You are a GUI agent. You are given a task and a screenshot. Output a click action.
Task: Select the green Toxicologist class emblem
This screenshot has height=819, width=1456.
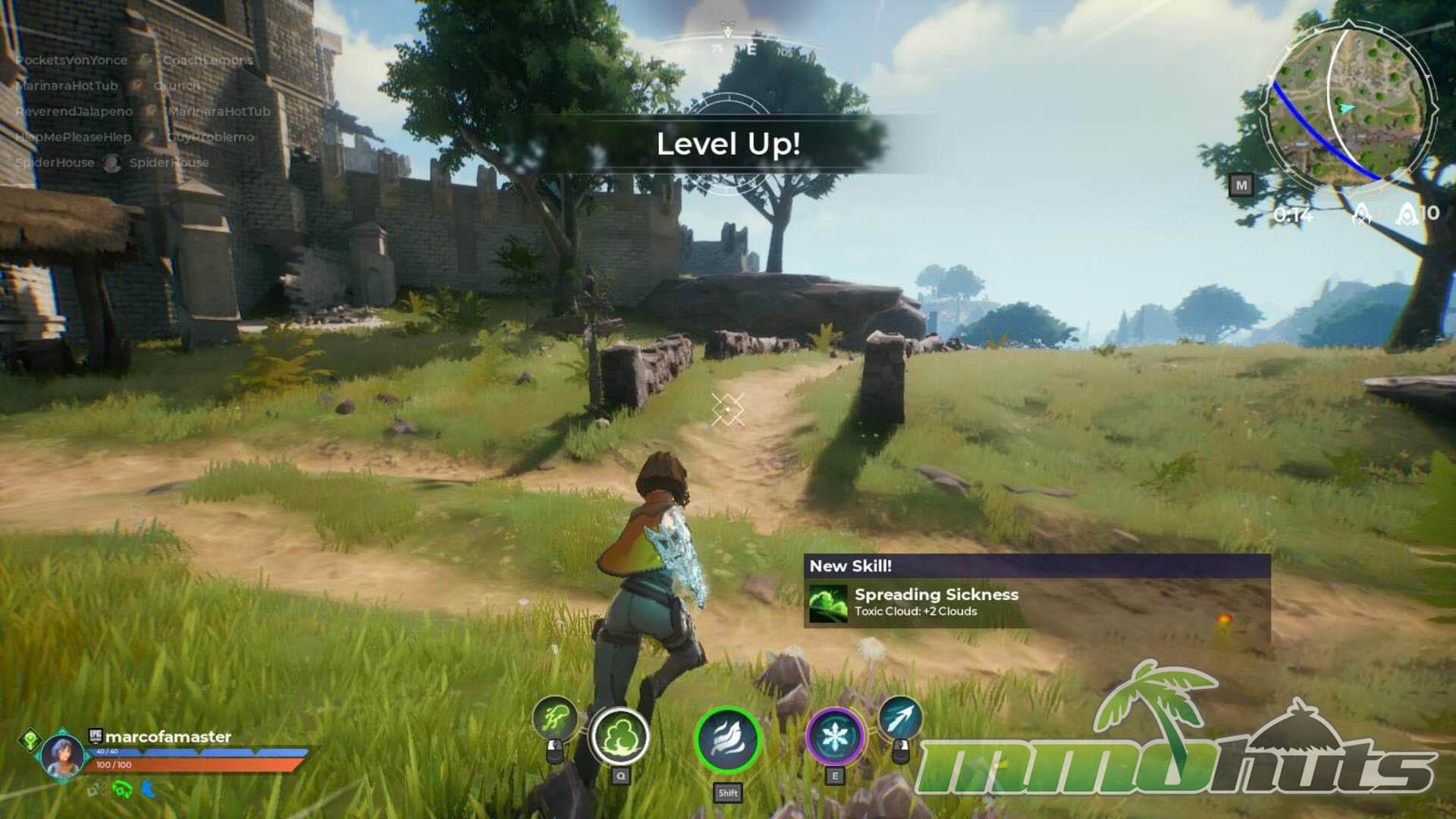(x=30, y=738)
